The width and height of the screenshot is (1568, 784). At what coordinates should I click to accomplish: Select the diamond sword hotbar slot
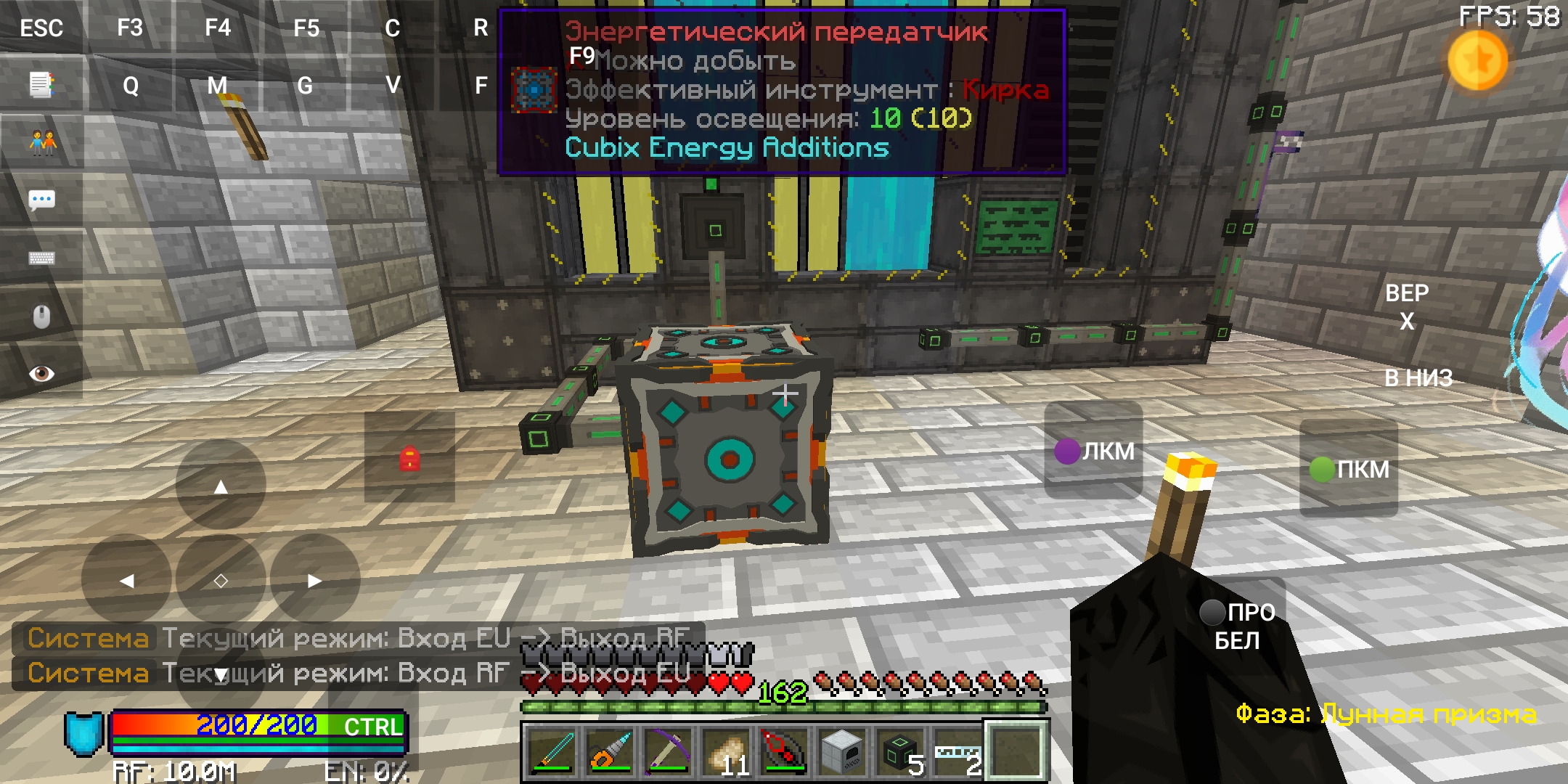pos(552,751)
